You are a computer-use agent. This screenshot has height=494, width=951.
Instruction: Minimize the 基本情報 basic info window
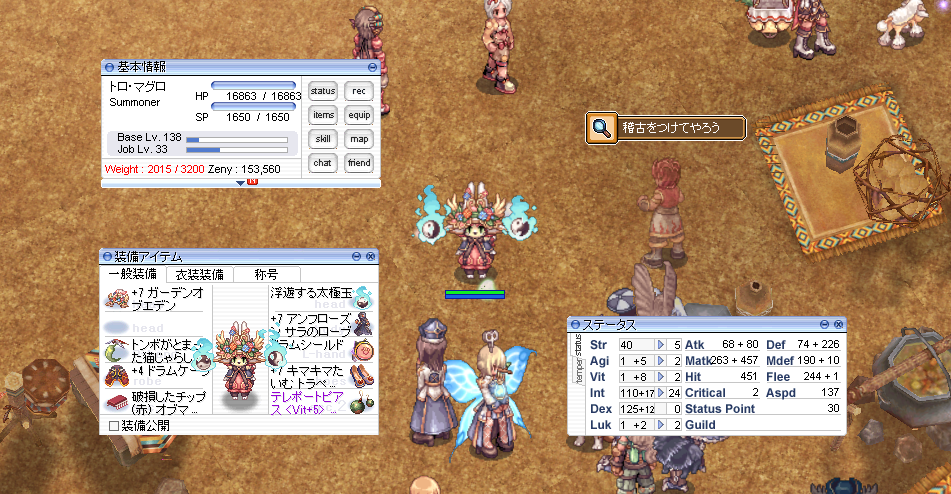(372, 67)
